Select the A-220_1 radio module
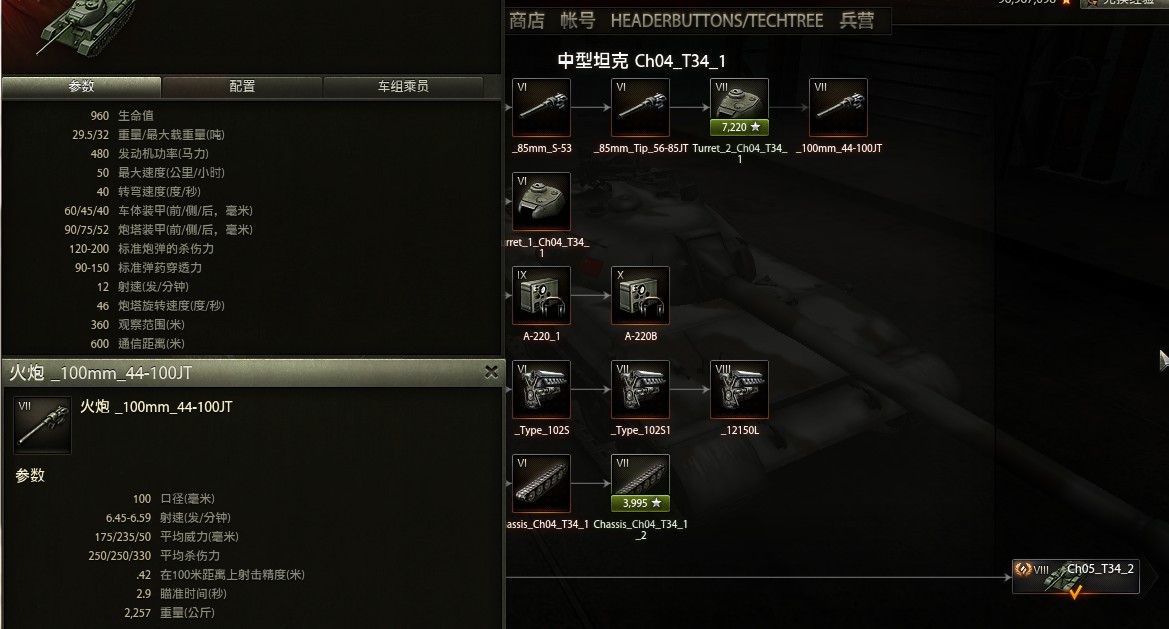This screenshot has height=629, width=1169. tap(541, 295)
